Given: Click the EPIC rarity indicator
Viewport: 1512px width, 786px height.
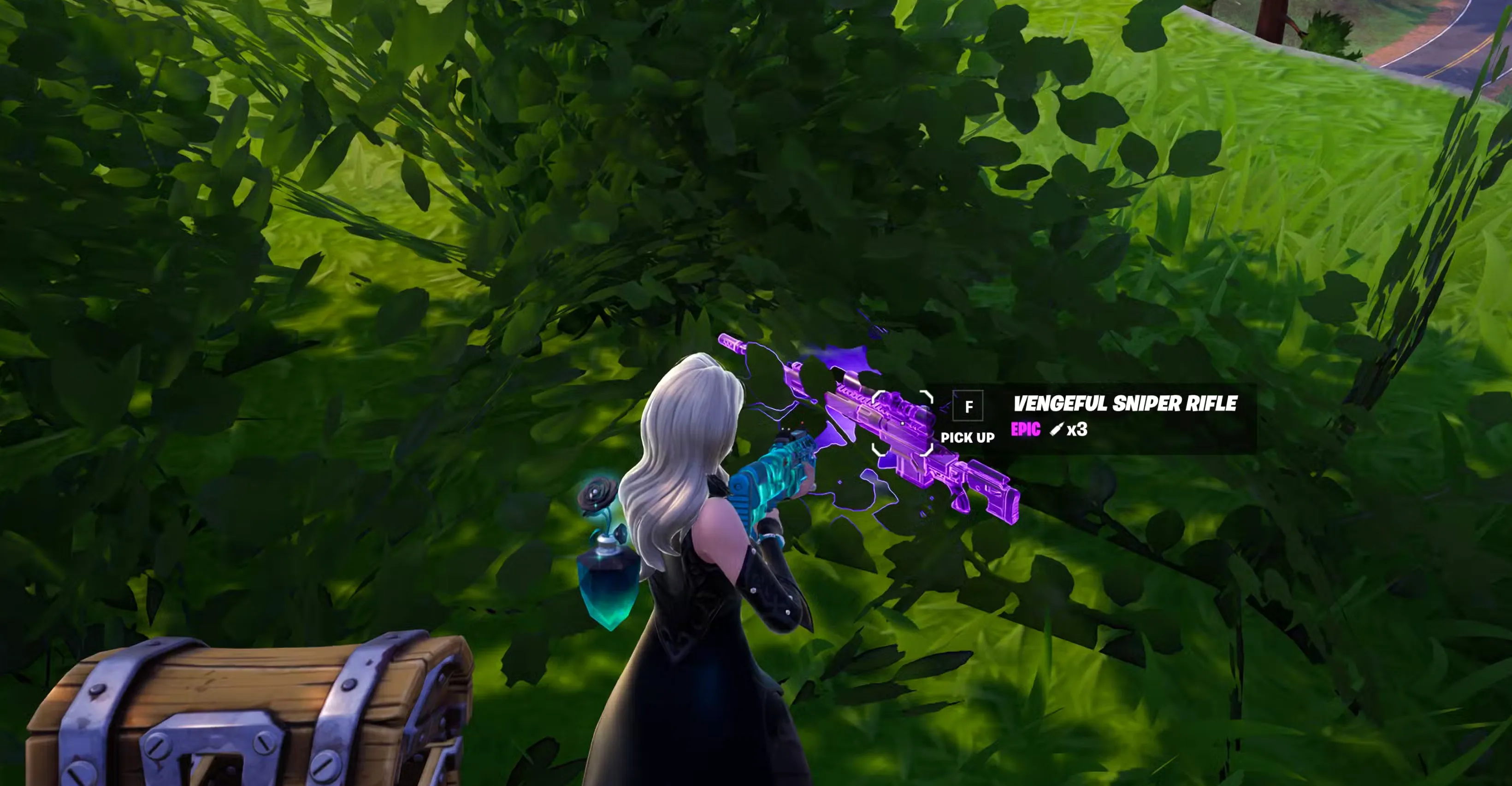Looking at the screenshot, I should [x=1025, y=430].
